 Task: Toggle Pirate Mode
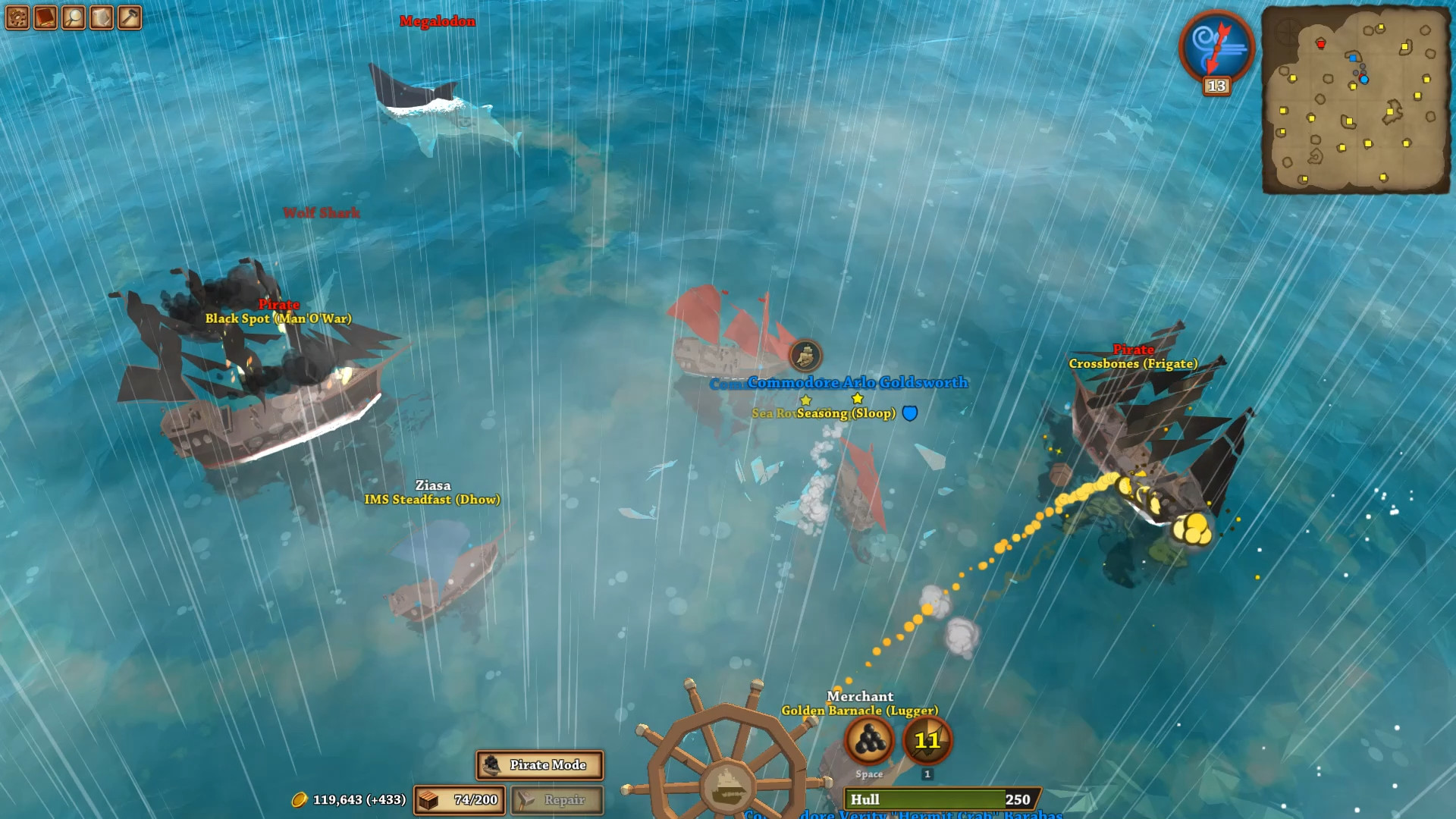(x=540, y=766)
